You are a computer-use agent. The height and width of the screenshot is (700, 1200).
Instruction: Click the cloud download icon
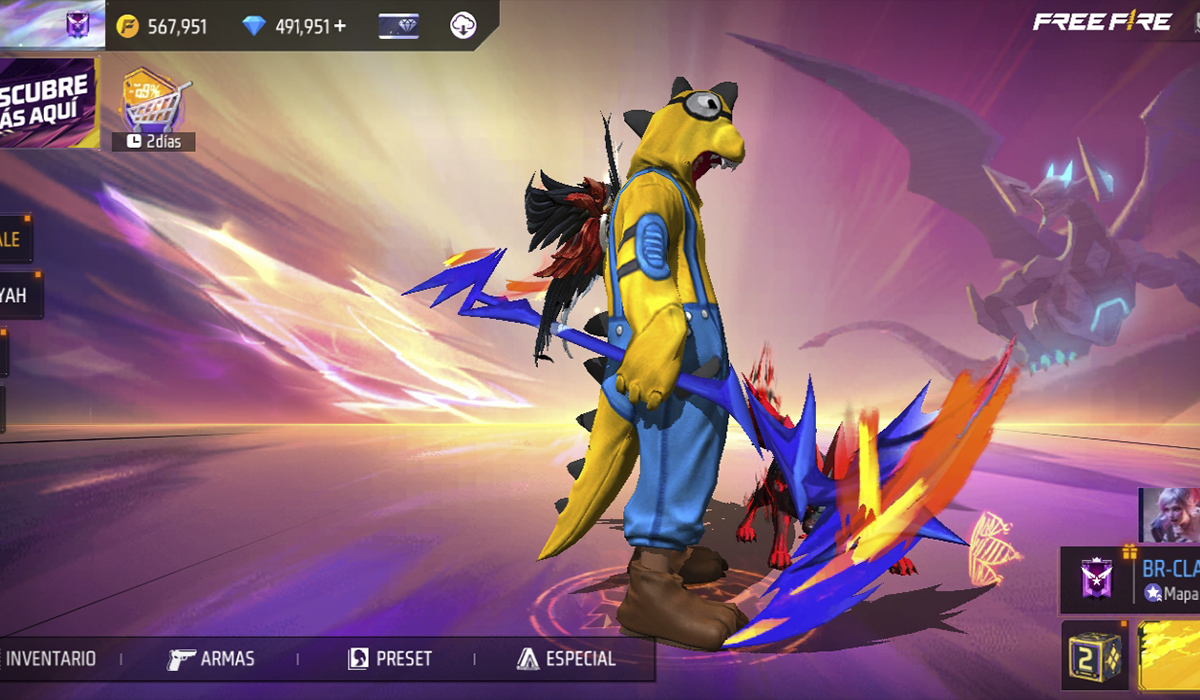[x=463, y=27]
